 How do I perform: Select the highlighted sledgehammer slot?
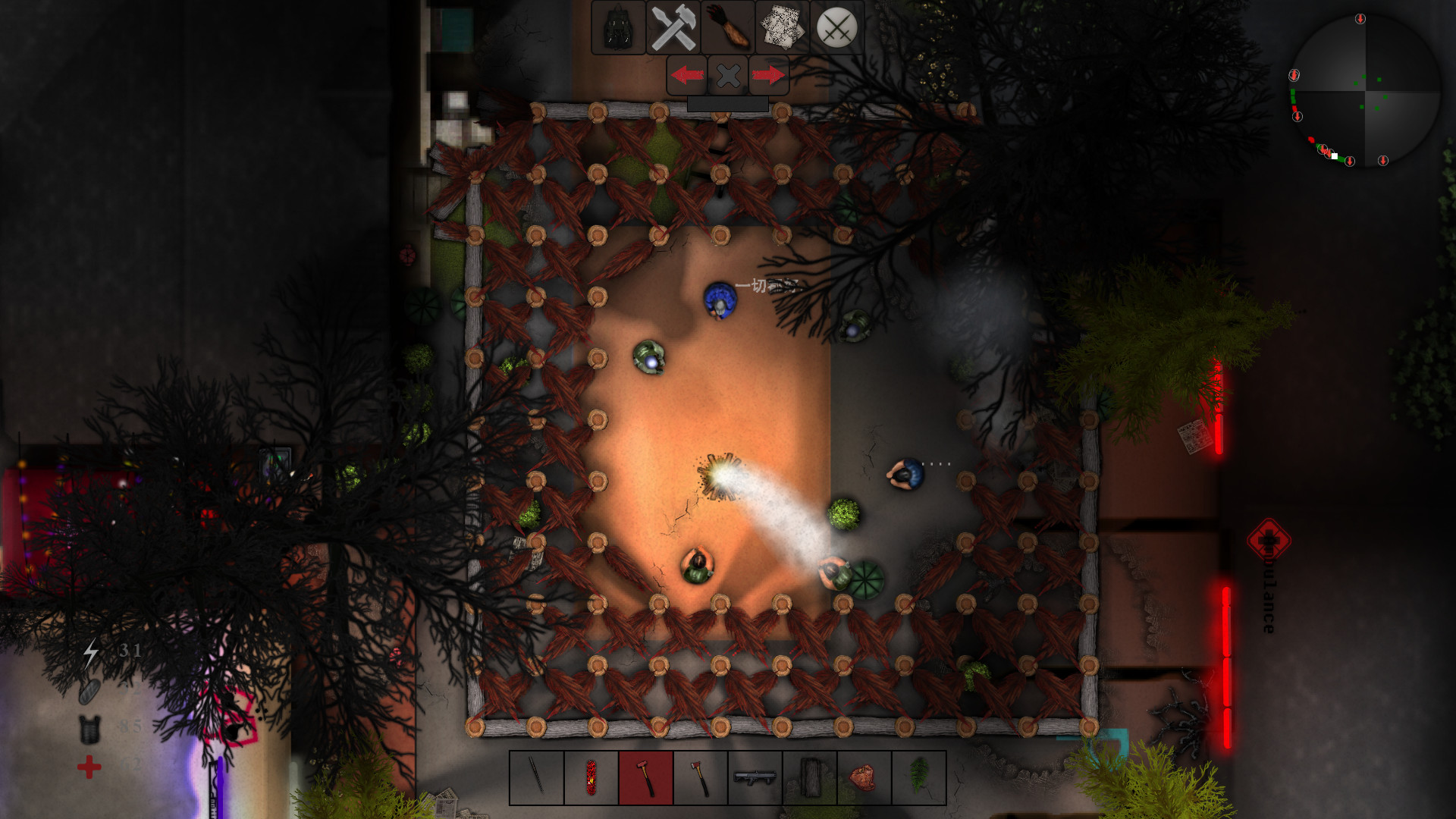[645, 778]
